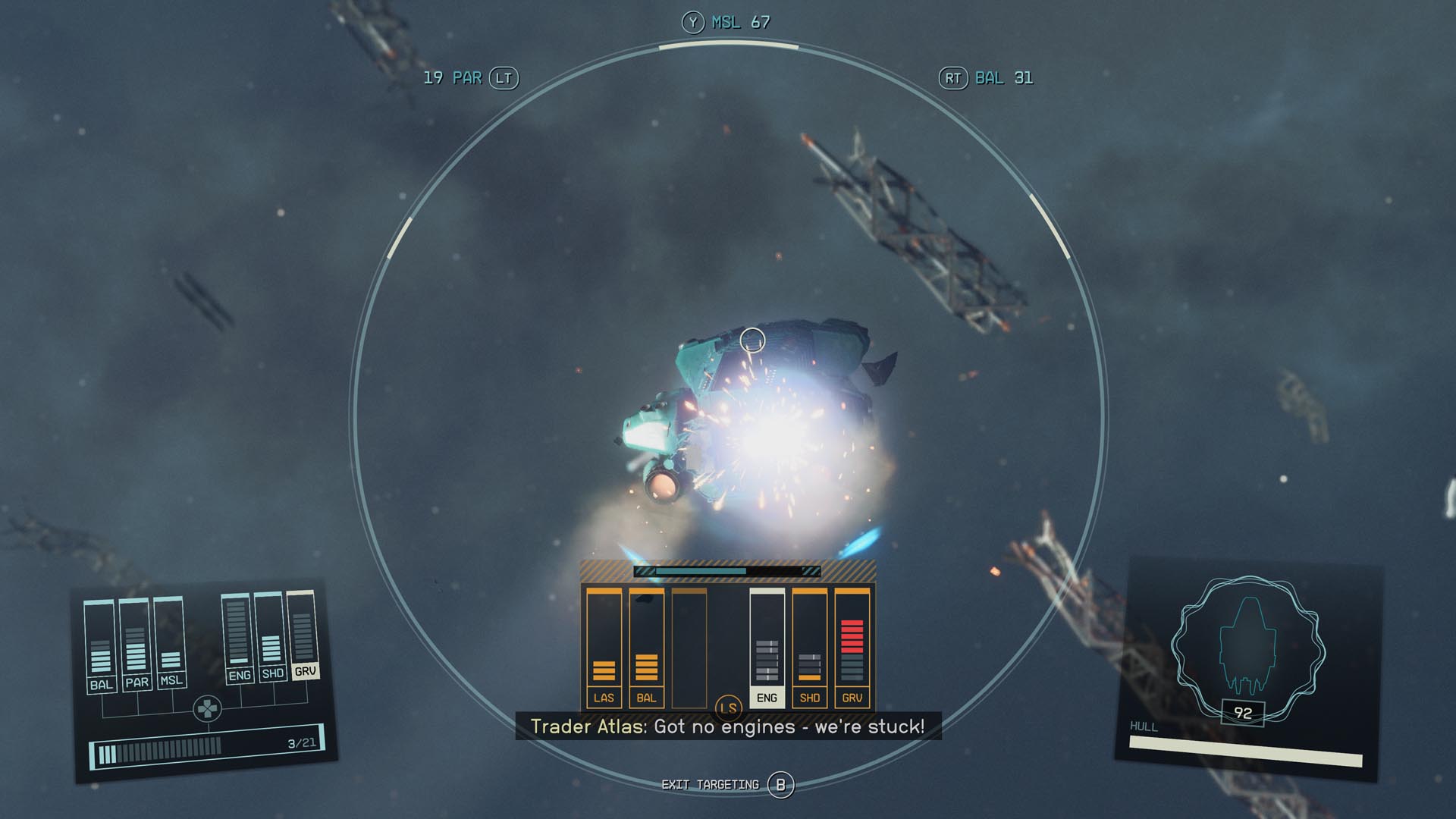Image resolution: width=1456 pixels, height=819 pixels.
Task: Select the target's LAS weapon subsystem
Action: (x=604, y=648)
